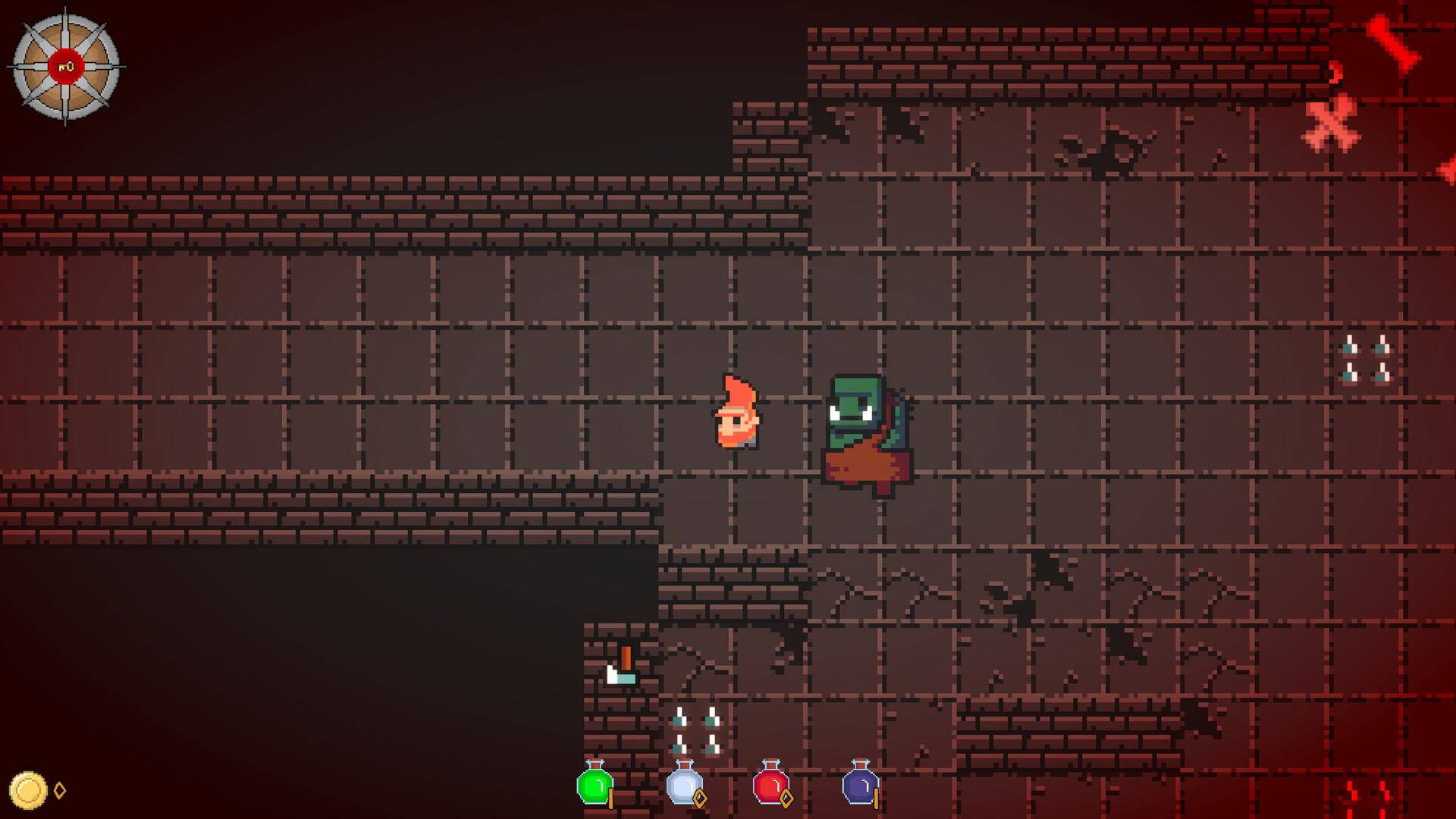The width and height of the screenshot is (1456, 819).
Task: Click the compass minimap with key counter
Action: point(64,67)
